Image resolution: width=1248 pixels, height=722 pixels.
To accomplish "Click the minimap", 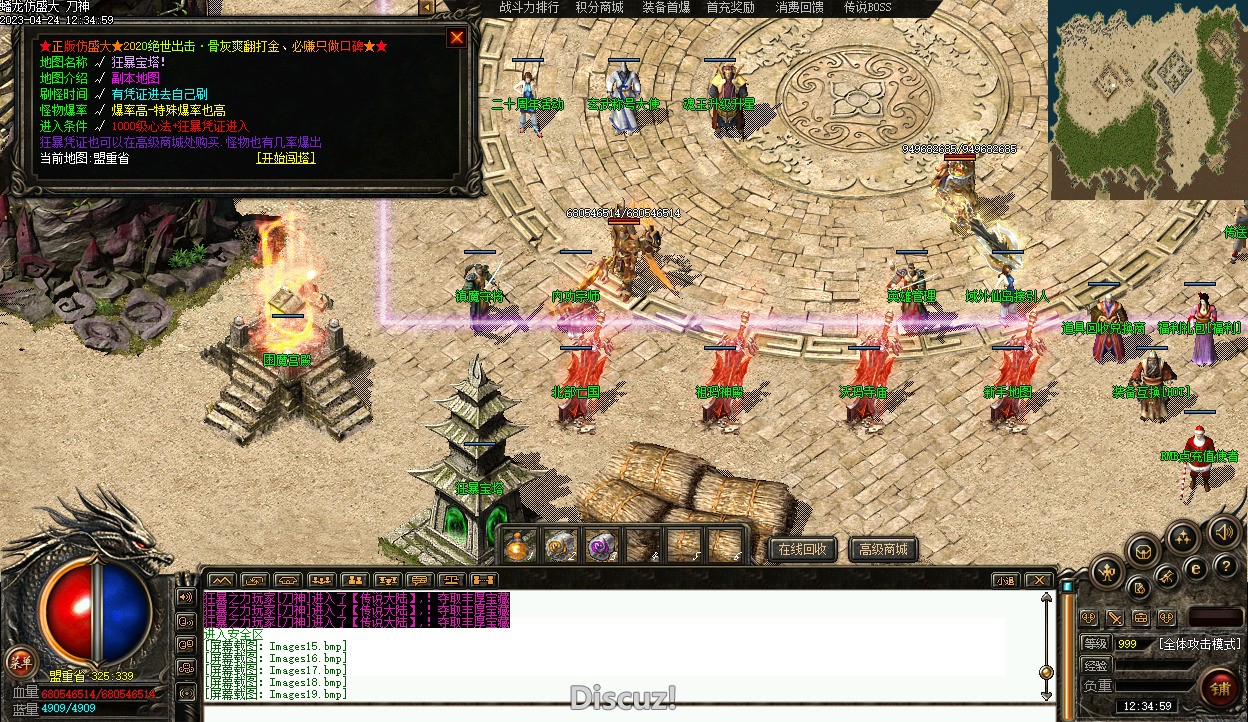I will pos(1147,100).
